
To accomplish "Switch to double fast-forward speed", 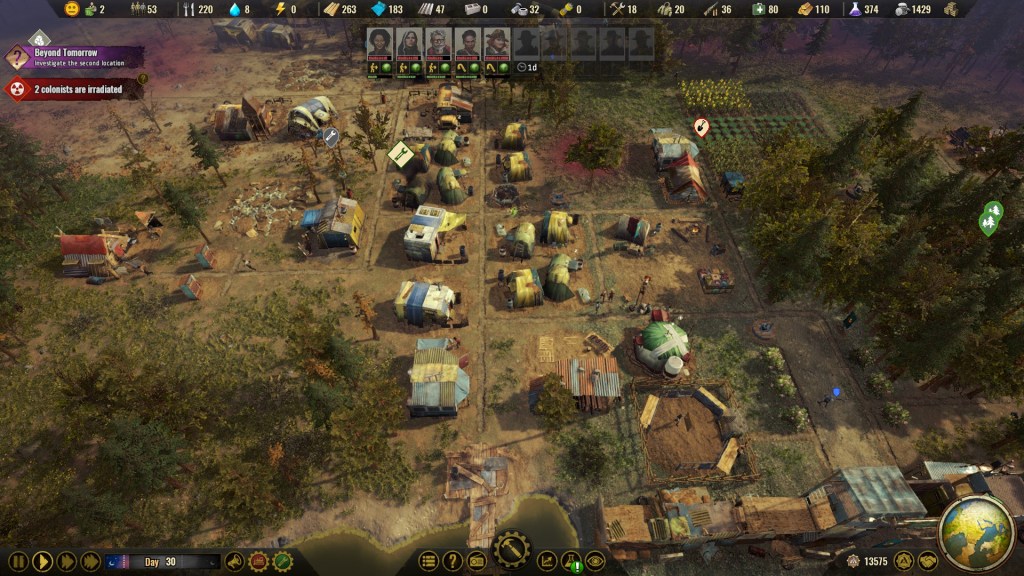I will coord(66,561).
